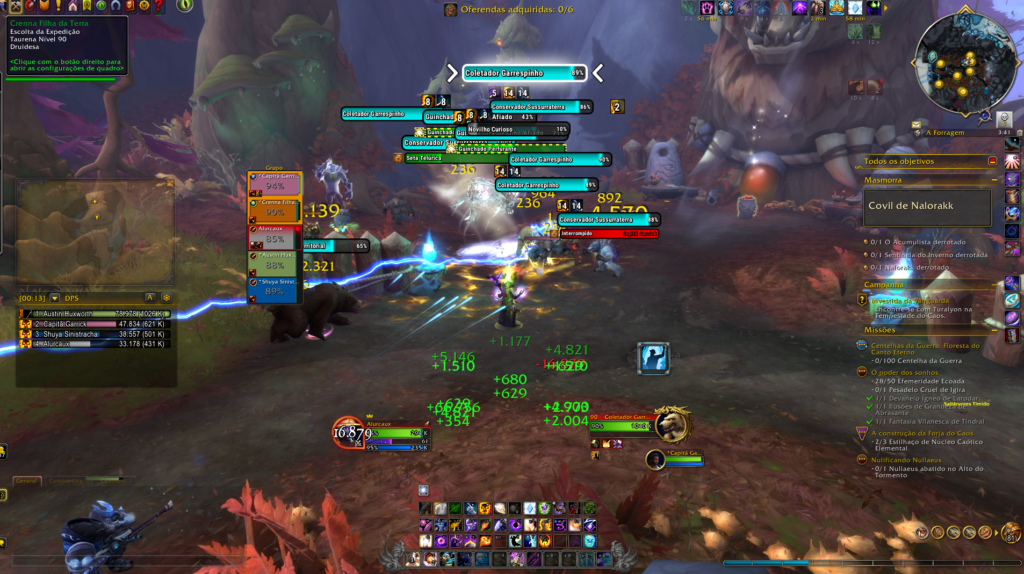1024x574 pixels.
Task: Target the next enemy with right arrow
Action: click(598, 73)
